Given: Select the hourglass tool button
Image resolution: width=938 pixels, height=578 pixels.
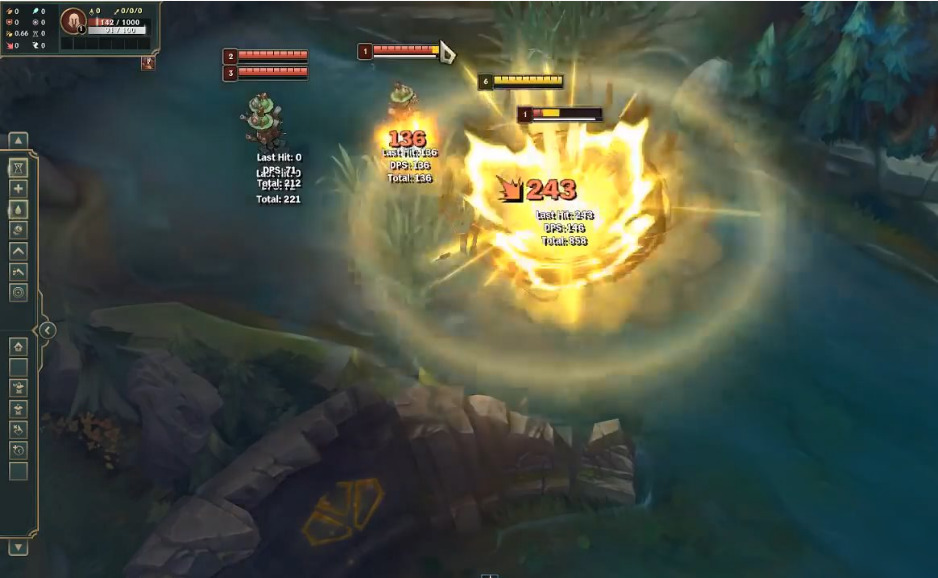Looking at the screenshot, I should [x=18, y=168].
